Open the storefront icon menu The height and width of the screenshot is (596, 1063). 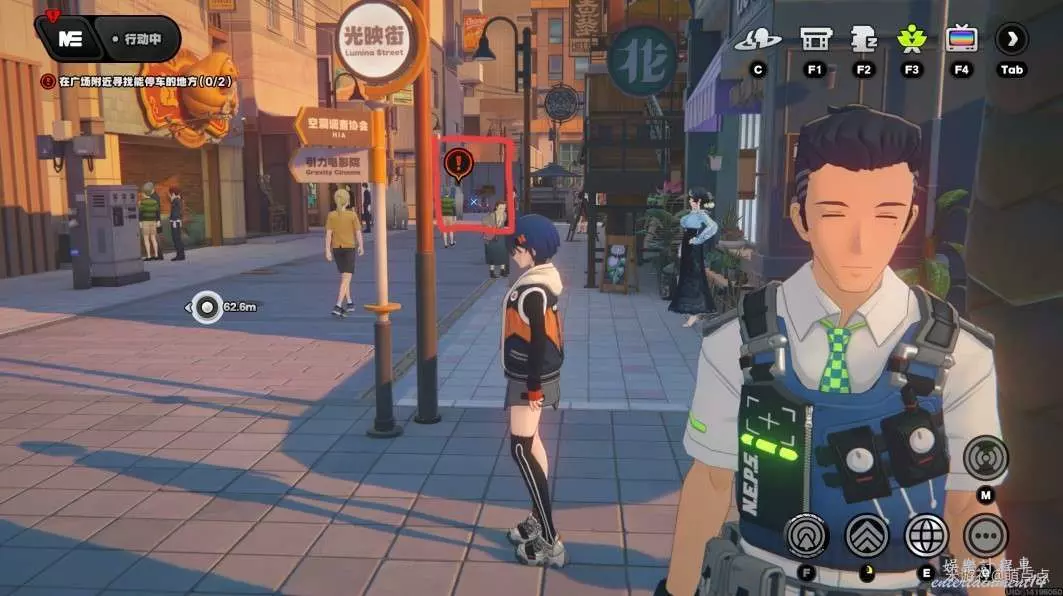pyautogui.click(x=815, y=40)
